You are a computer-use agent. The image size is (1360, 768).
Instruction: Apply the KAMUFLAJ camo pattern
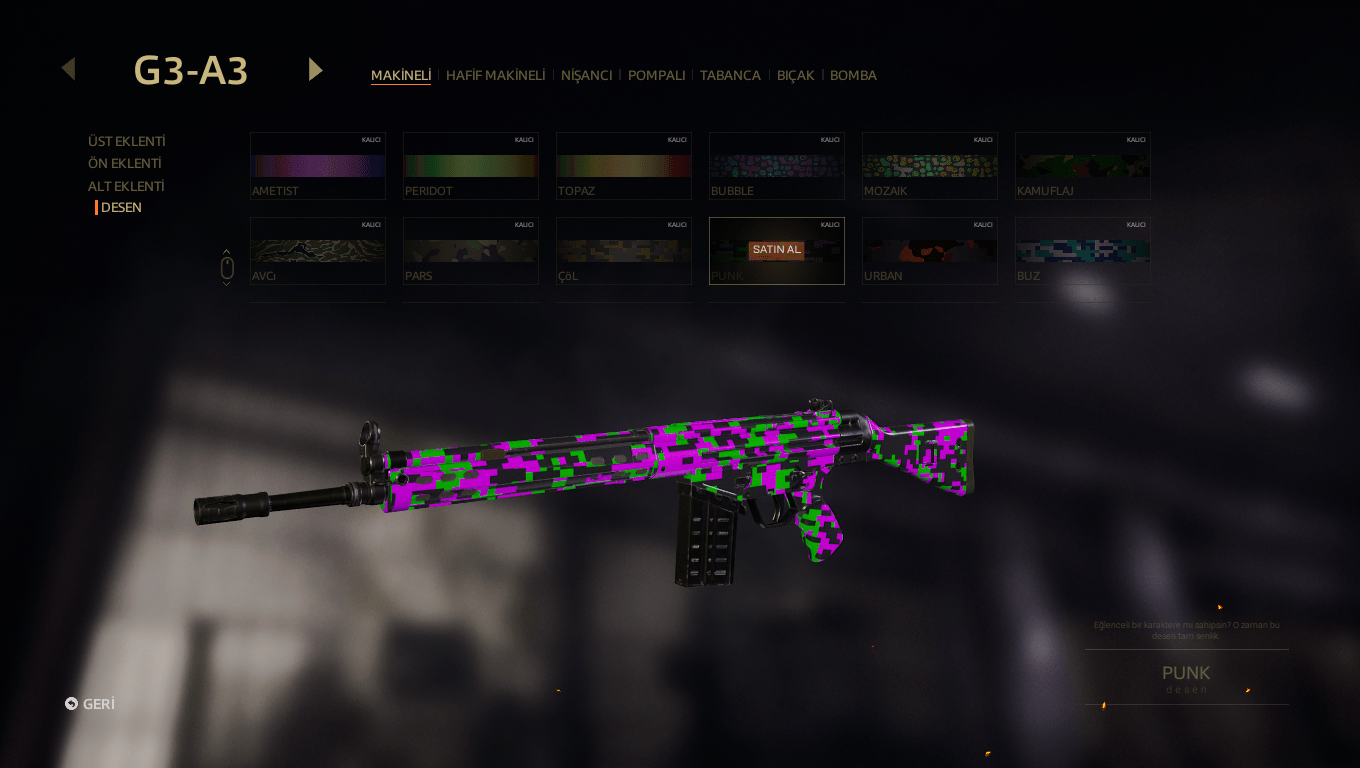[1083, 166]
